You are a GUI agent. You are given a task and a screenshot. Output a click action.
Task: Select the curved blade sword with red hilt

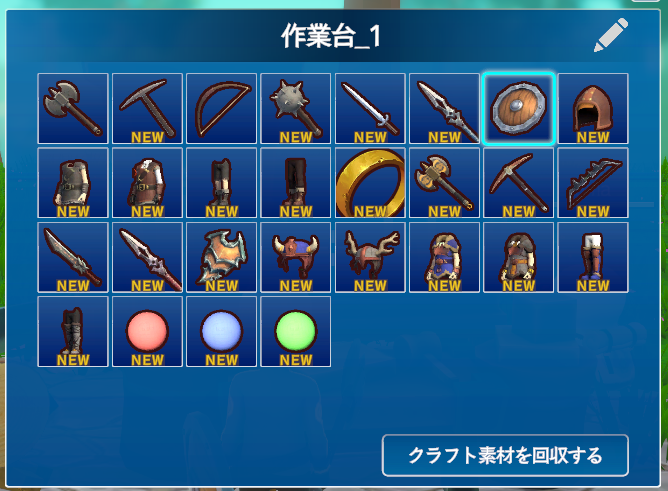tap(73, 257)
